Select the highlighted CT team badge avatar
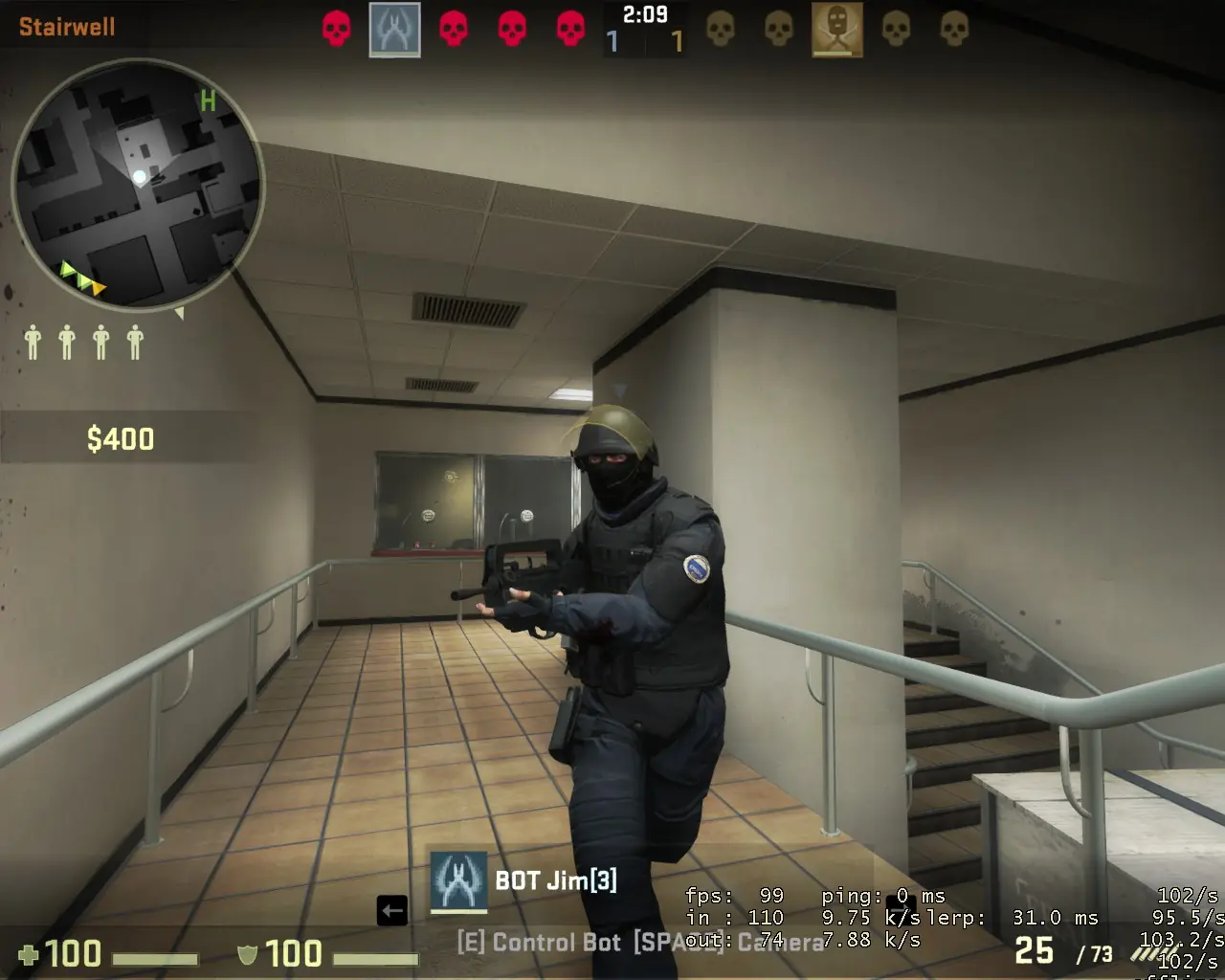1225x980 pixels. click(394, 30)
